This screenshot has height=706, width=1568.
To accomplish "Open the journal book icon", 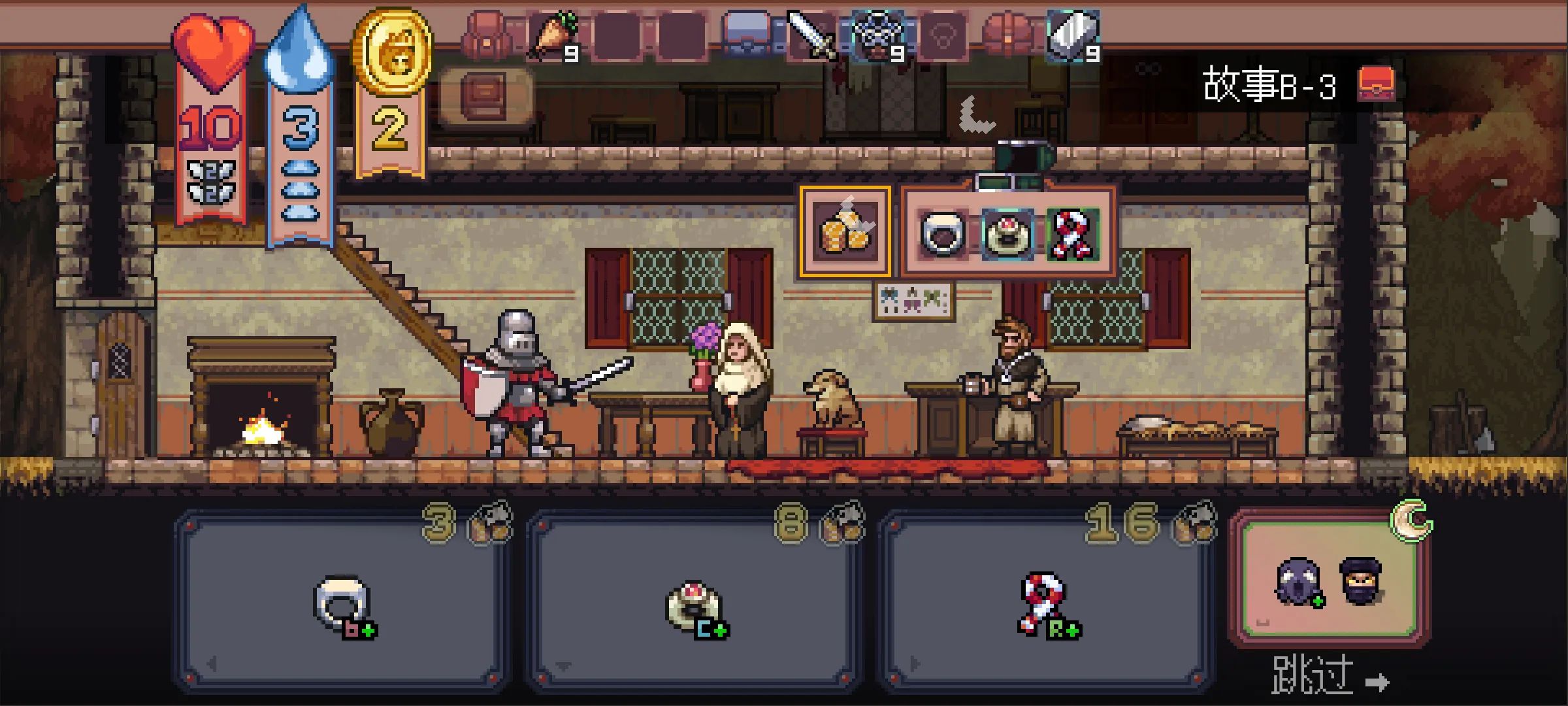I will point(485,95).
